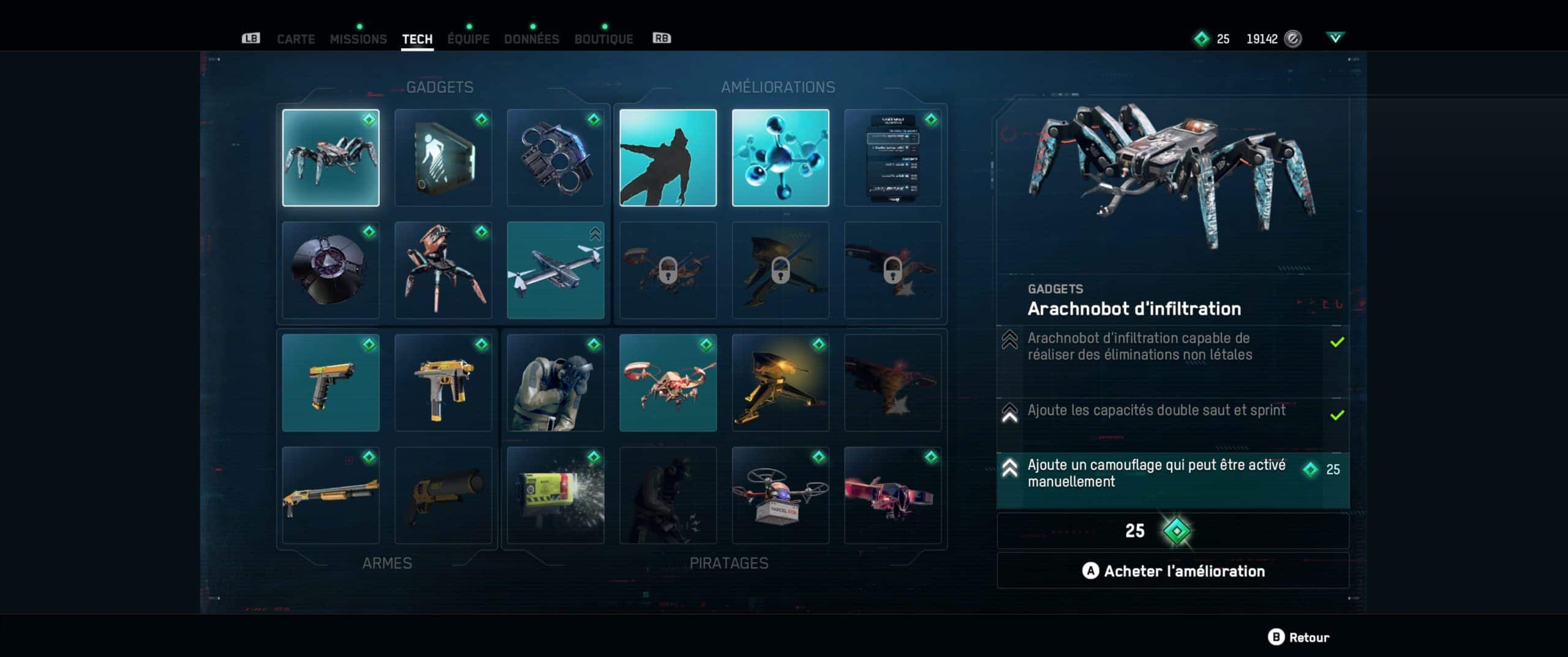Go to the ÉQUIPE tab
Image resolution: width=1568 pixels, height=657 pixels.
click(468, 39)
